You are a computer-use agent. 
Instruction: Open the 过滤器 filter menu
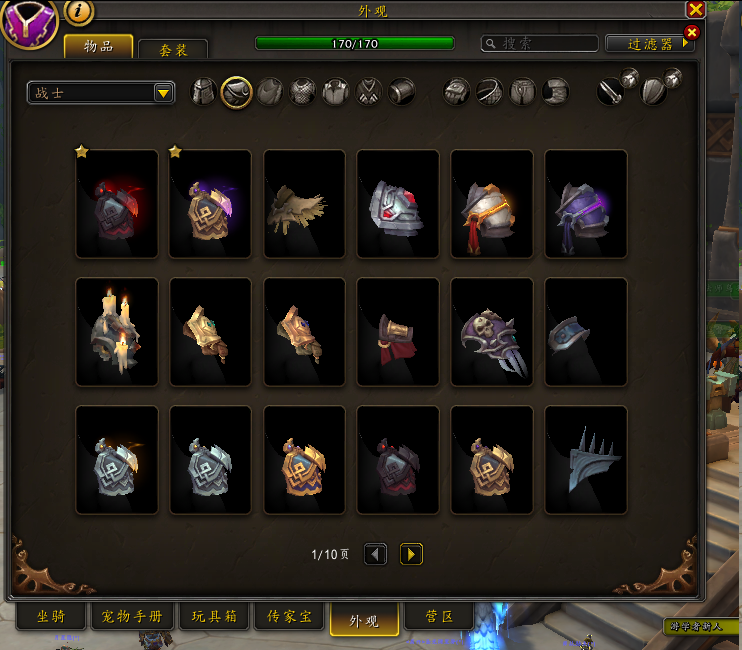[649, 44]
